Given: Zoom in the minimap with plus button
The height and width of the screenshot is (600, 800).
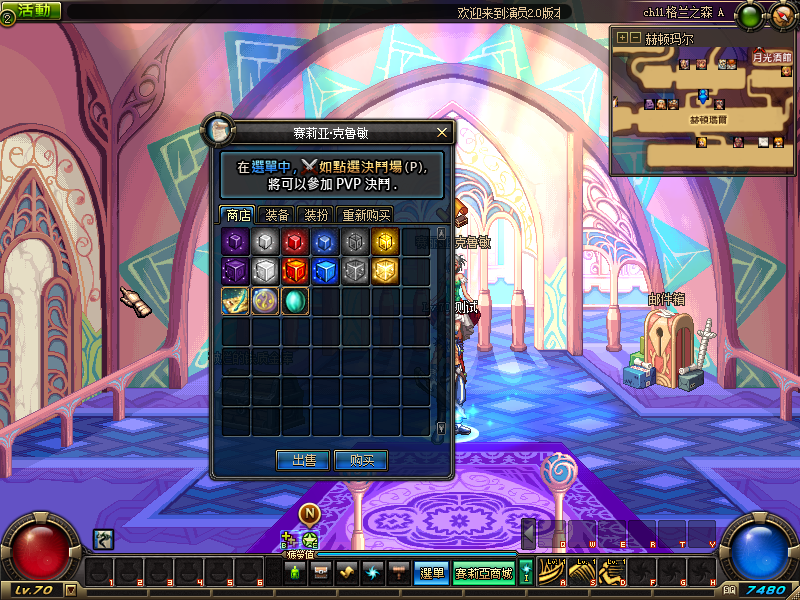Looking at the screenshot, I should coord(622,37).
